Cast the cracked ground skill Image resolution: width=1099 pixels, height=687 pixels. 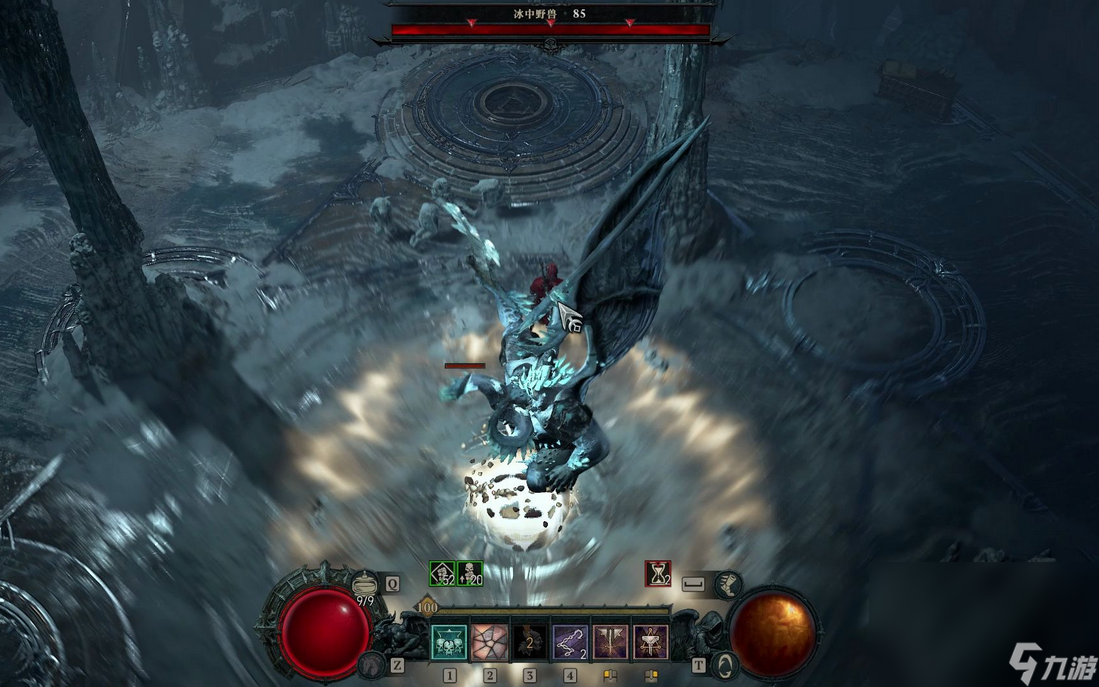tap(490, 642)
